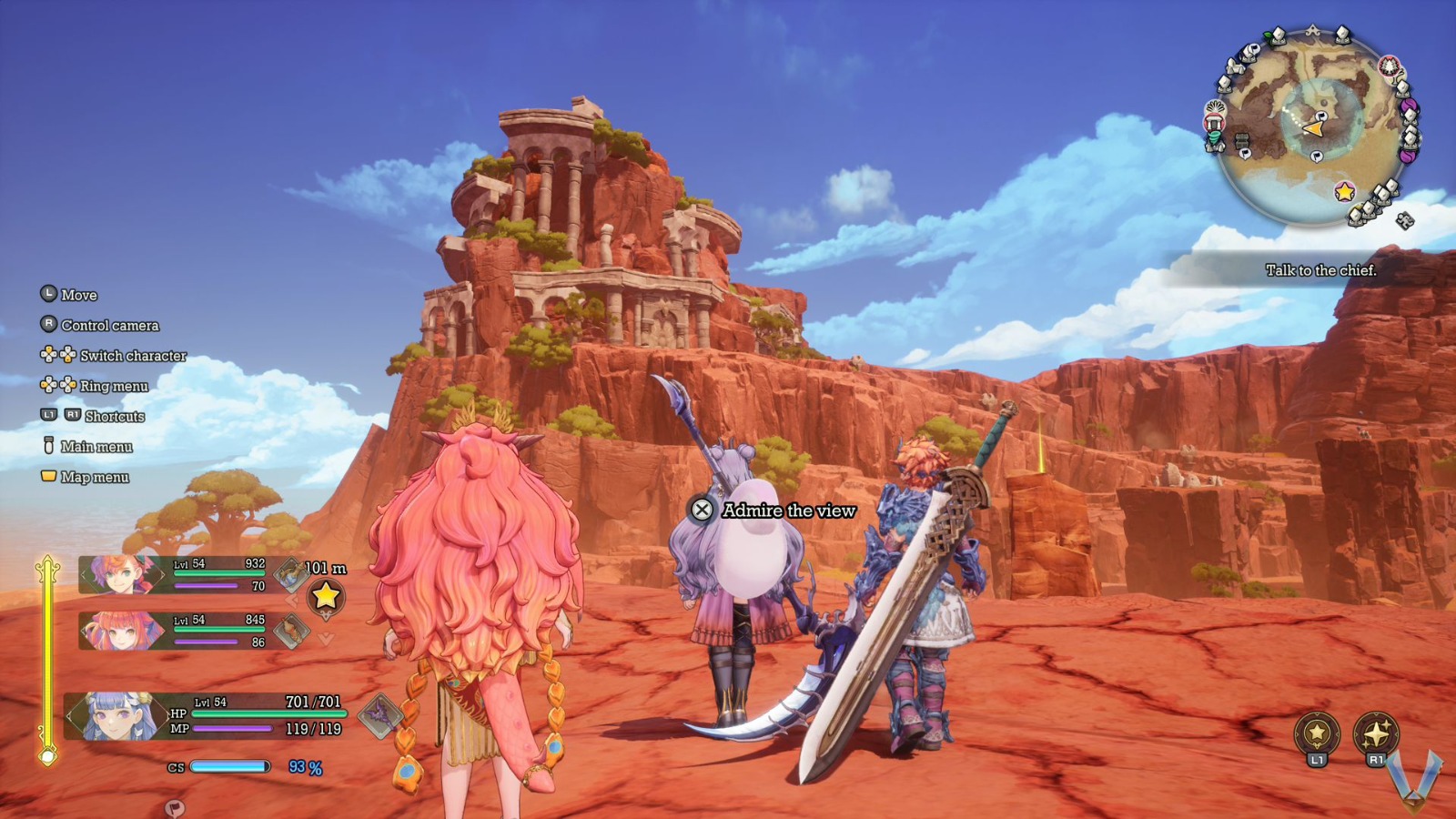Viewport: 1456px width, 819px height.
Task: Expand the left chevron beside the first character portrait
Action: pyautogui.click(x=83, y=574)
